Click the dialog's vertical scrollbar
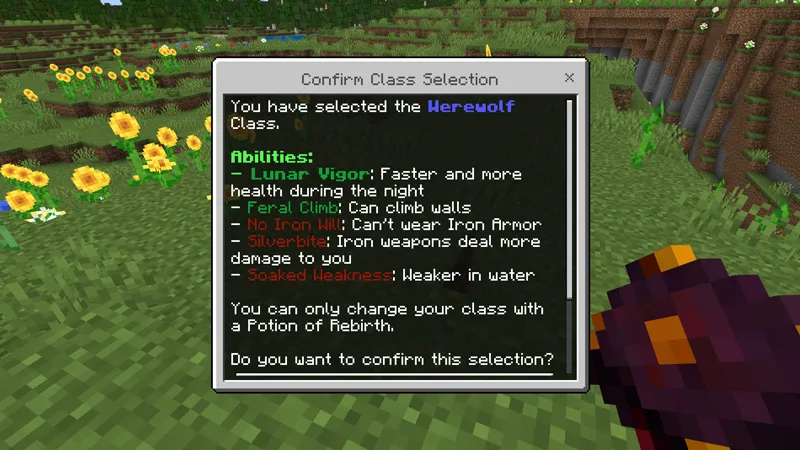The width and height of the screenshot is (800, 450). pos(570,200)
